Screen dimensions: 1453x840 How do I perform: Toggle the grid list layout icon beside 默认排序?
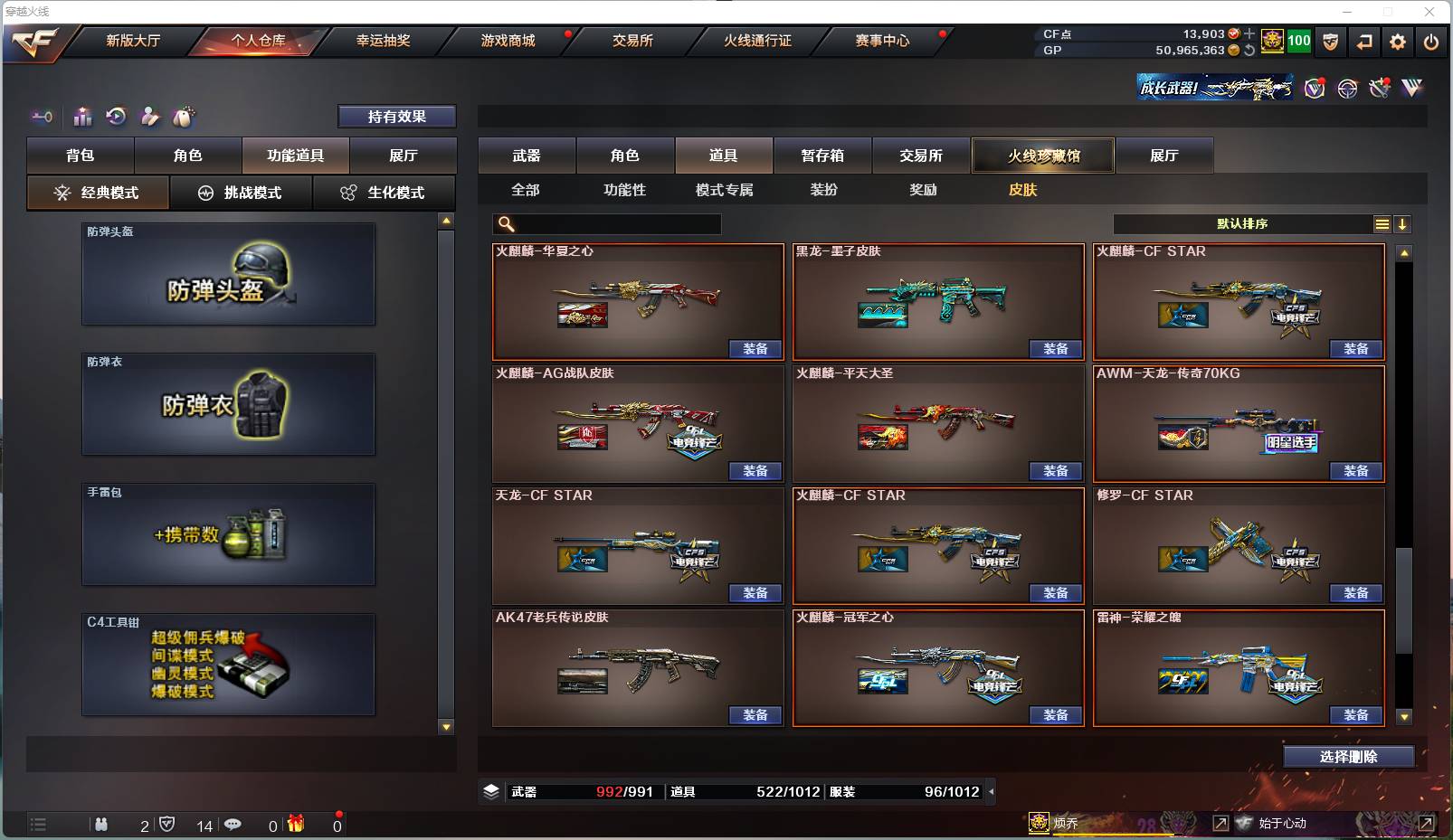pyautogui.click(x=1383, y=223)
